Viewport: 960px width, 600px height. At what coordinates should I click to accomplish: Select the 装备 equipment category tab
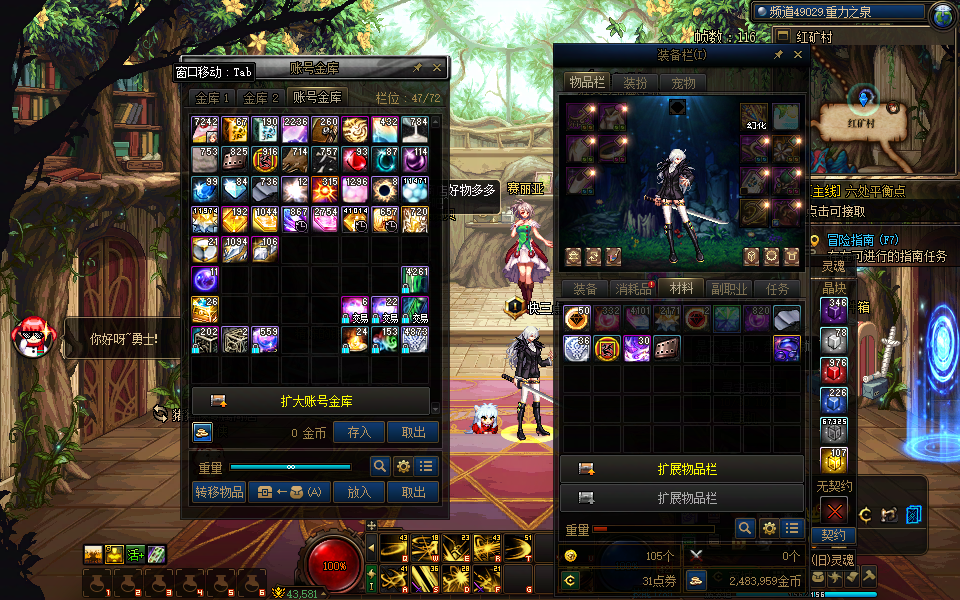[x=586, y=289]
